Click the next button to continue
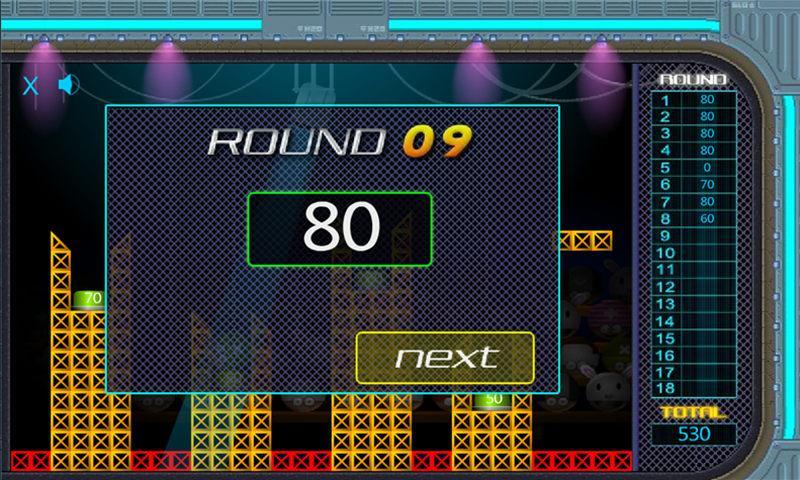 tap(445, 357)
